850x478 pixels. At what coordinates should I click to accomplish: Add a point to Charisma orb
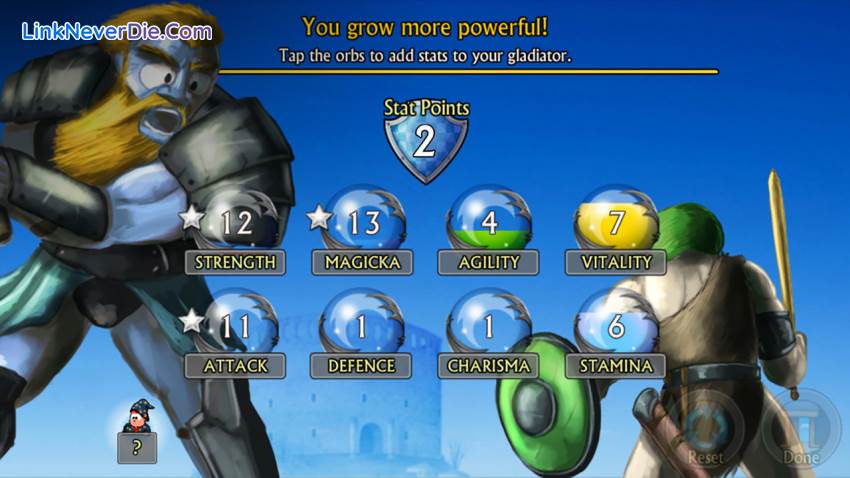point(488,326)
